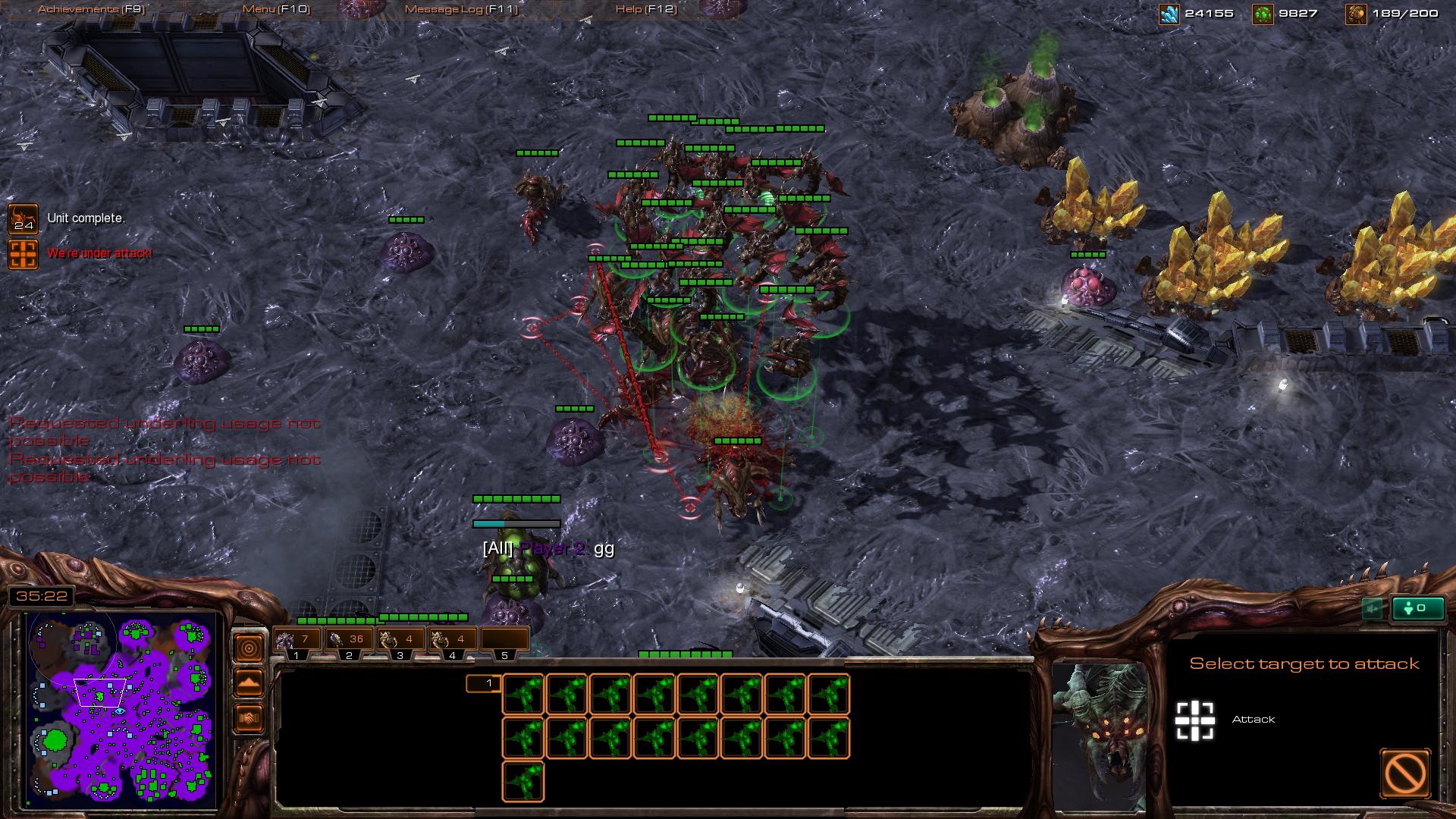Cancel the attack targeting command
Viewport: 1456px width, 819px height.
[x=1405, y=773]
